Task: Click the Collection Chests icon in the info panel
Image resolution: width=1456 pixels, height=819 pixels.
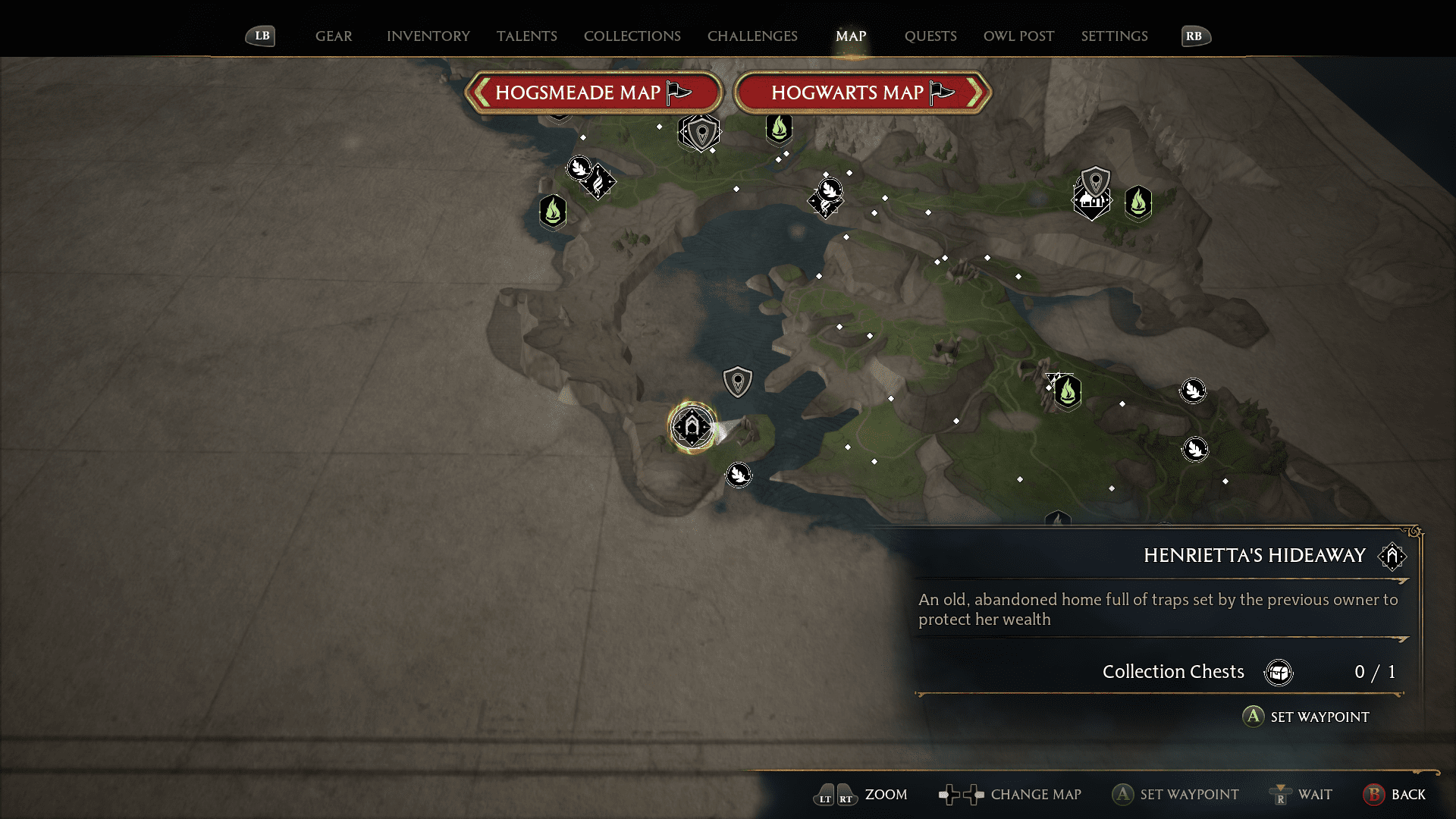Action: 1279,672
